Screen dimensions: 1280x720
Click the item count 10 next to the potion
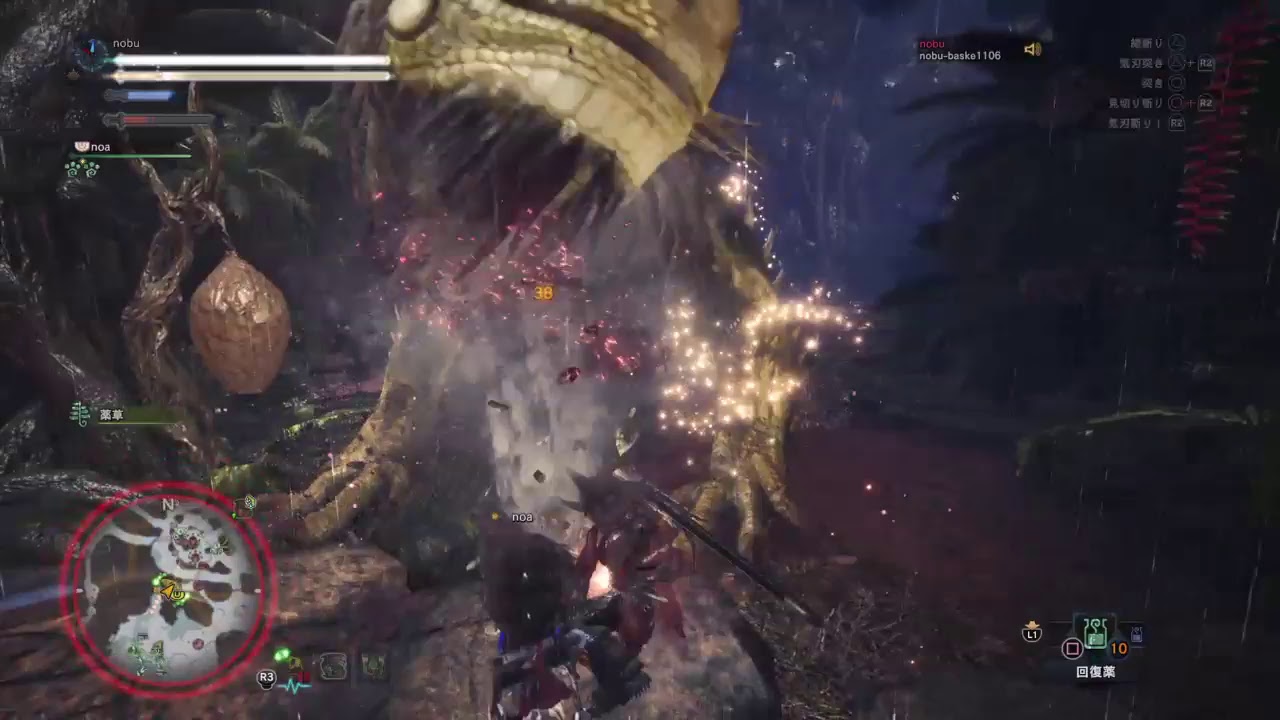point(1120,646)
